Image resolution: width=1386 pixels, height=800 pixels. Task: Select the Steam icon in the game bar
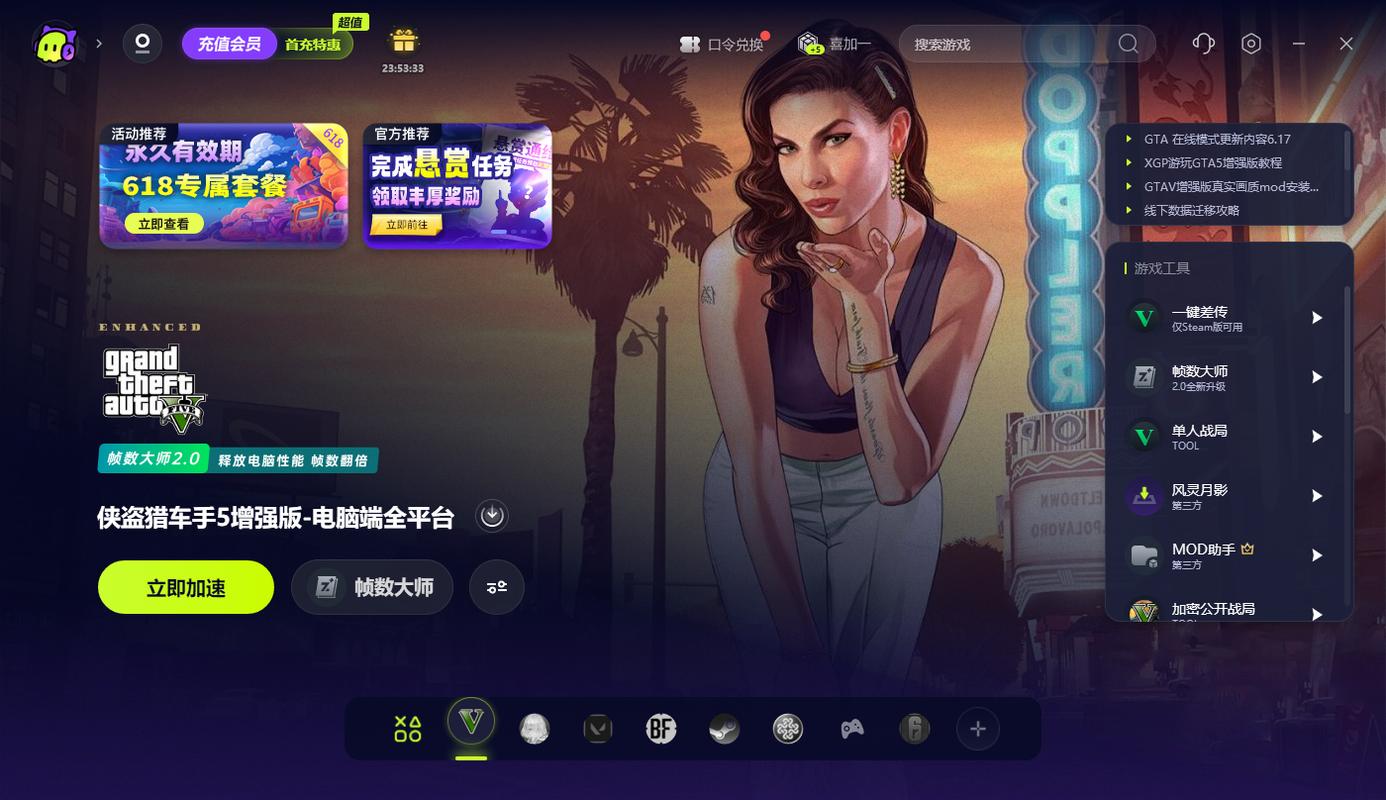724,729
